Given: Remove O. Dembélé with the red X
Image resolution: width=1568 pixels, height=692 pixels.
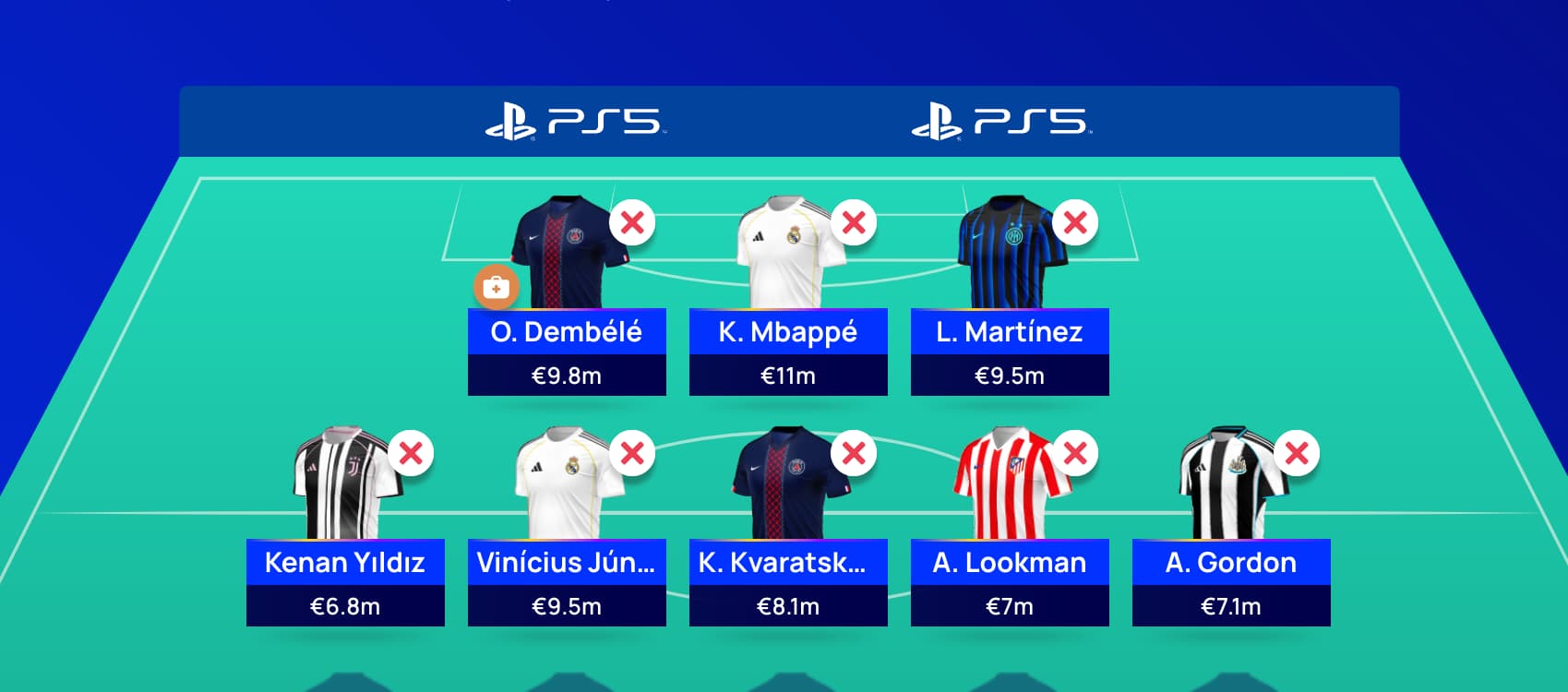Looking at the screenshot, I should (630, 221).
